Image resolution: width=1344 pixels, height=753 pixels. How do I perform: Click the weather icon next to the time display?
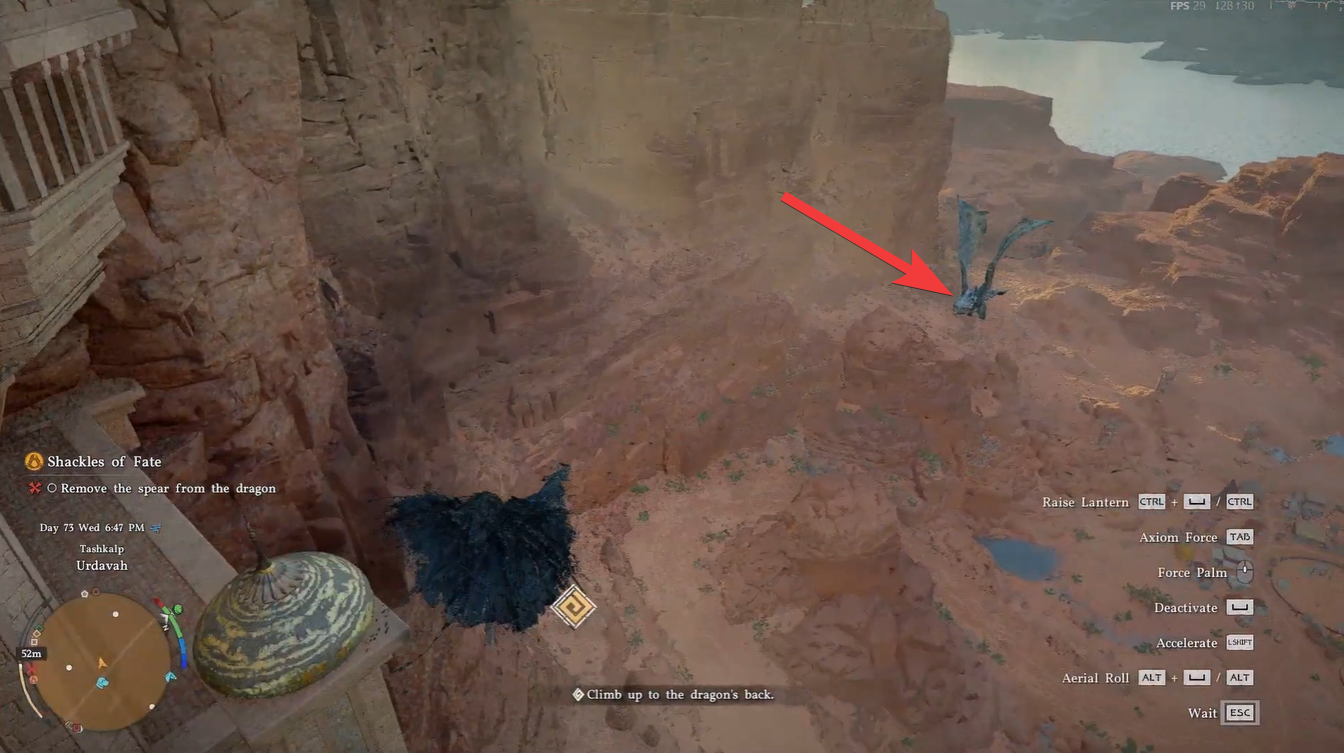155,528
